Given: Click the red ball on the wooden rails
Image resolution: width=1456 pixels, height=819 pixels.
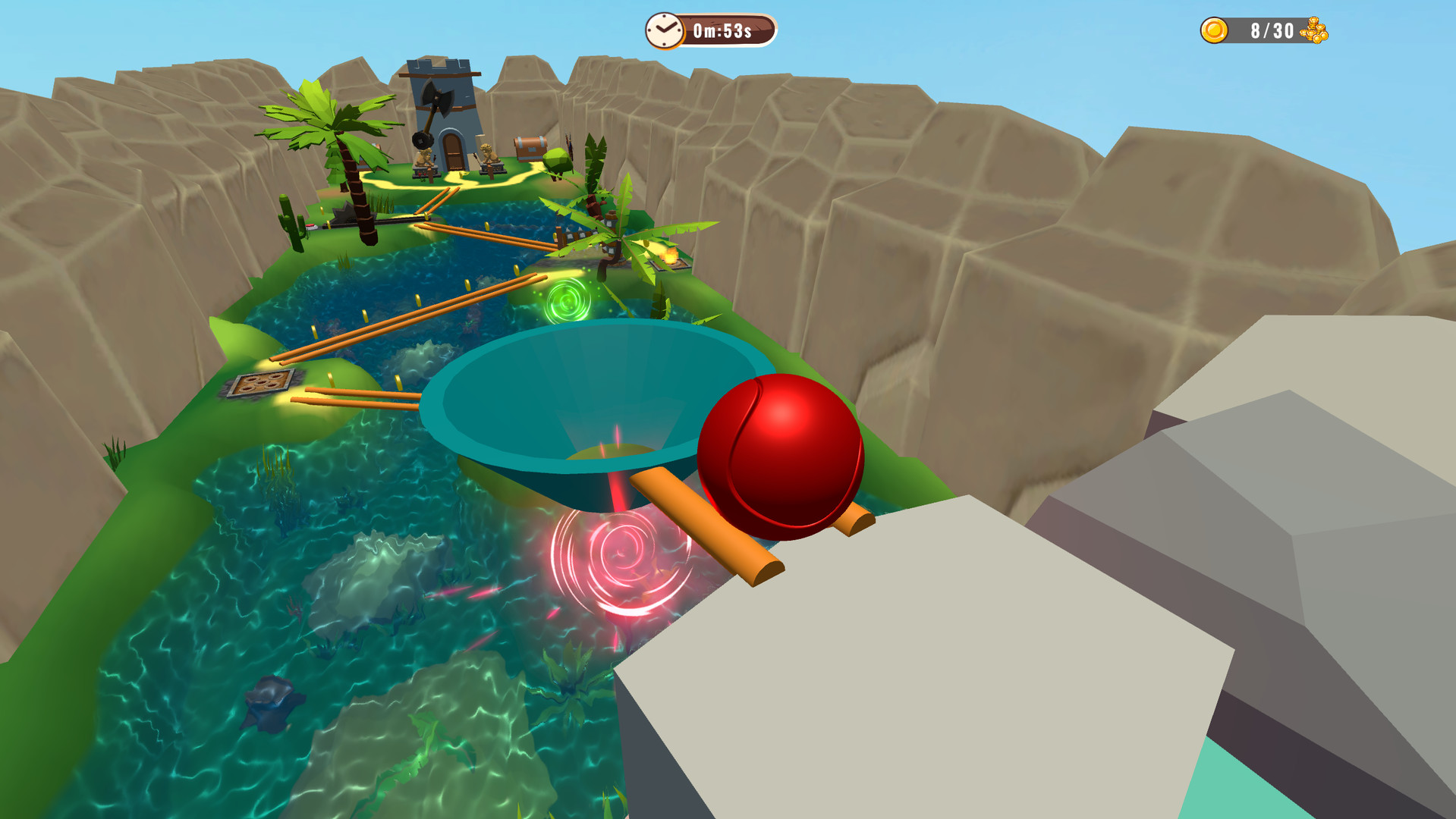Looking at the screenshot, I should point(781,455).
